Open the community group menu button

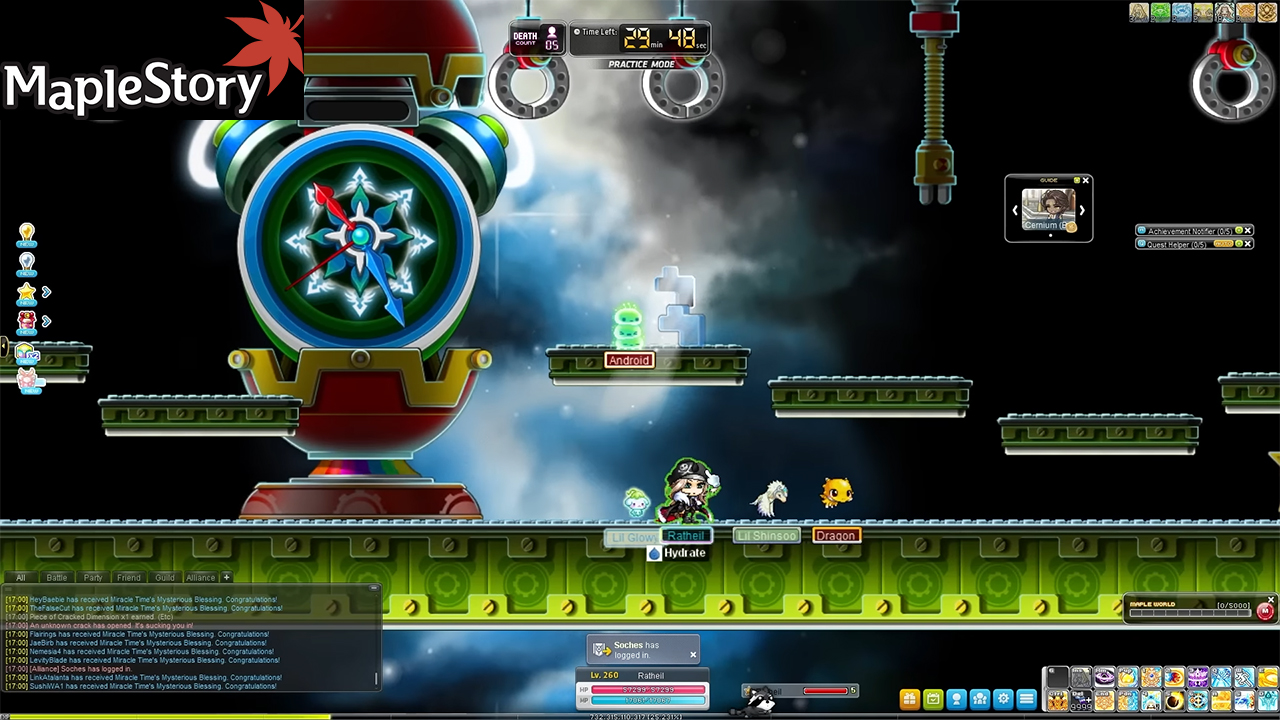[980, 699]
